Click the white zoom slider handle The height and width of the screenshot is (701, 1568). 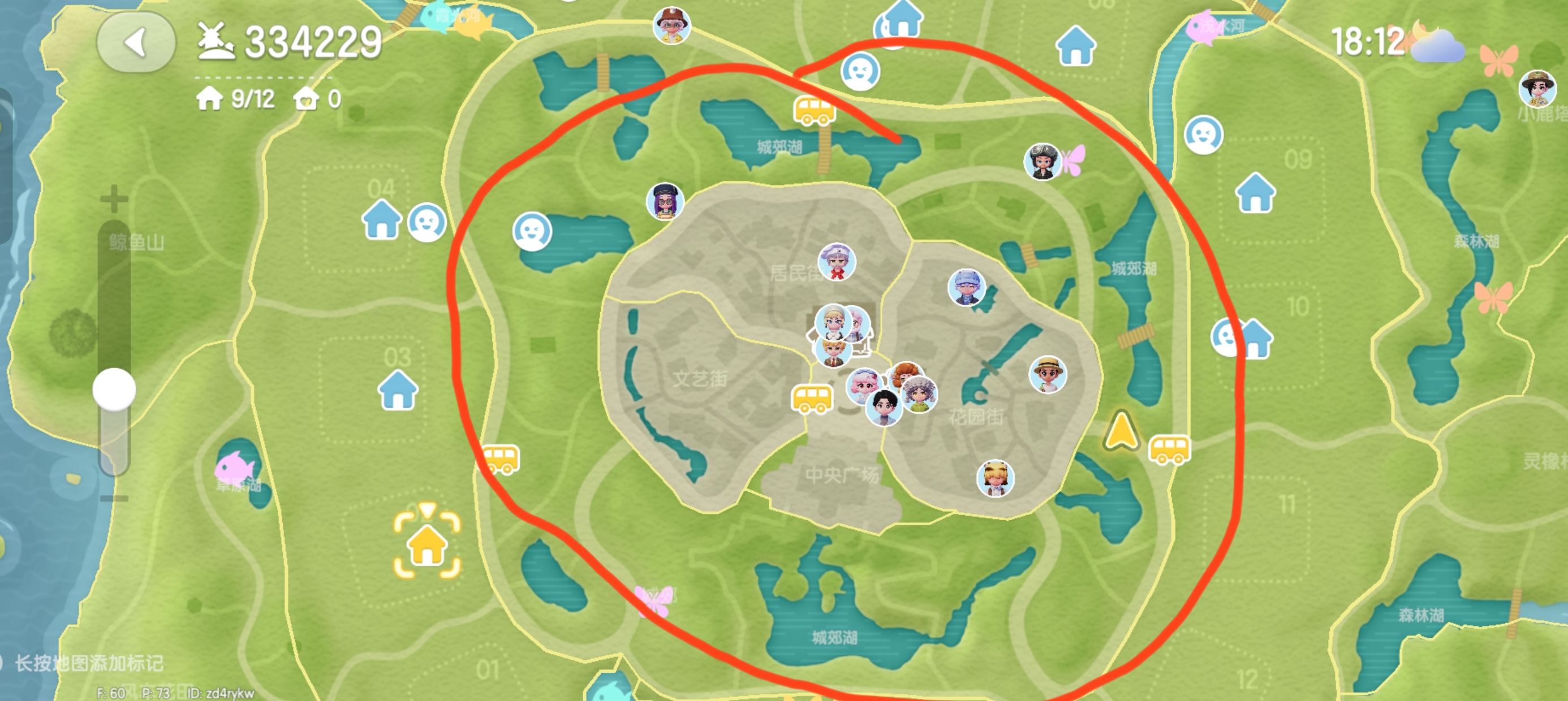[x=114, y=390]
